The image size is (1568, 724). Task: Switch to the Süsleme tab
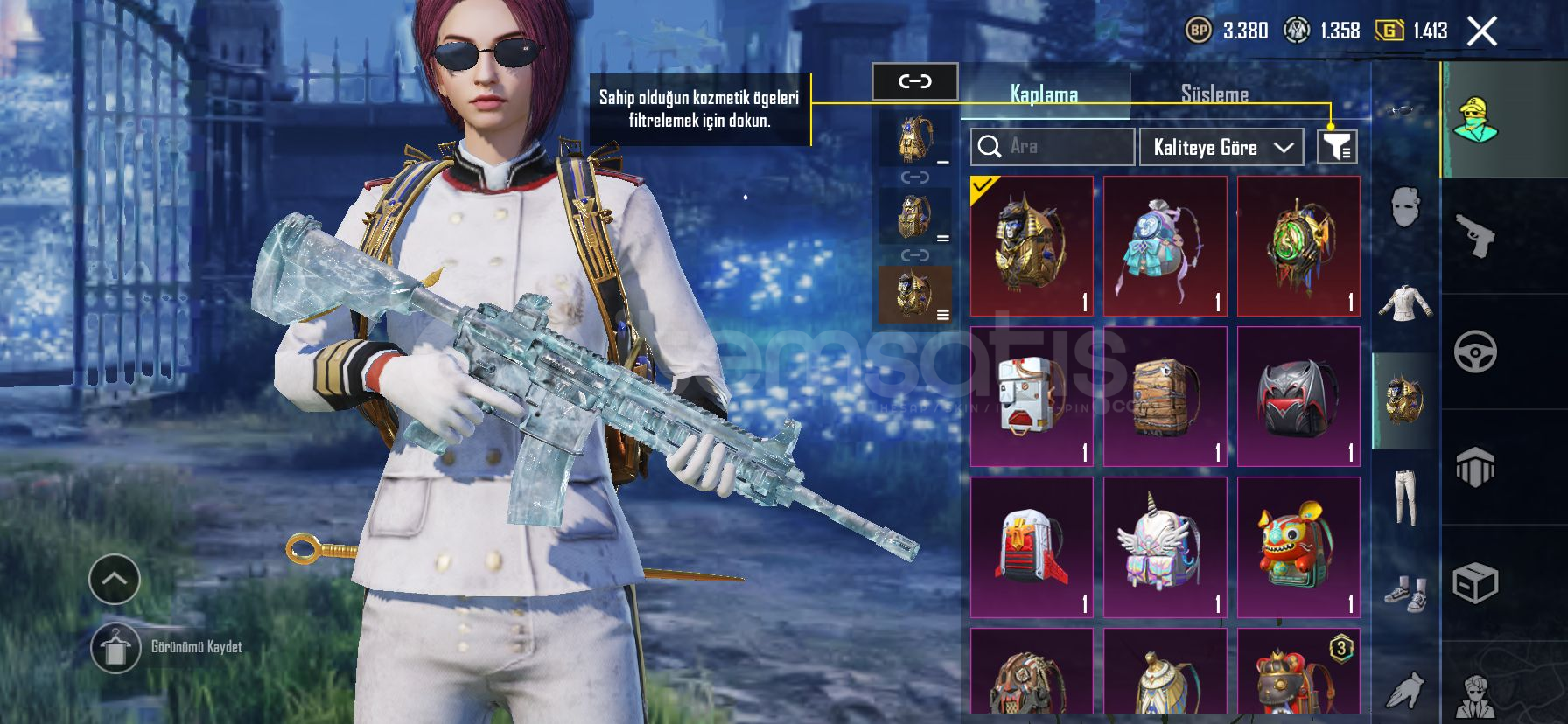click(x=1214, y=94)
